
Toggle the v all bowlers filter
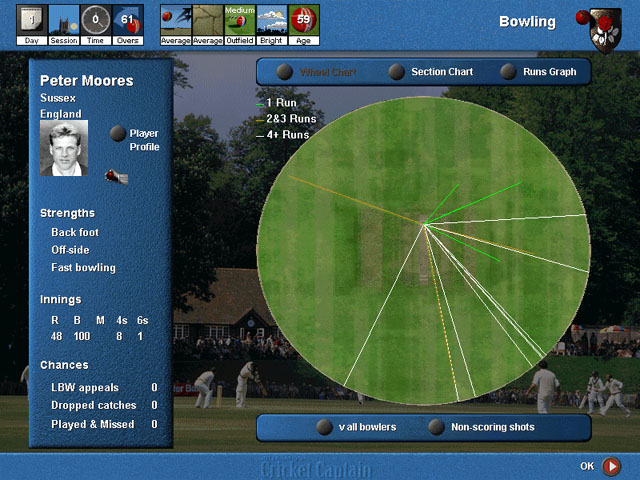click(324, 427)
